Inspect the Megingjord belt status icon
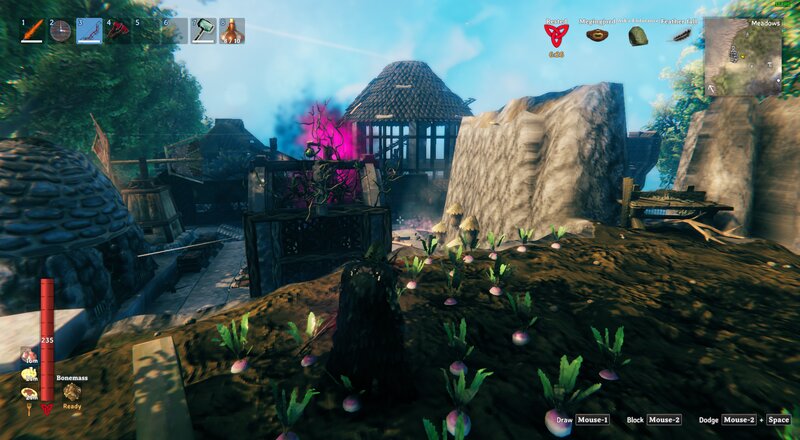 pyautogui.click(x=599, y=36)
